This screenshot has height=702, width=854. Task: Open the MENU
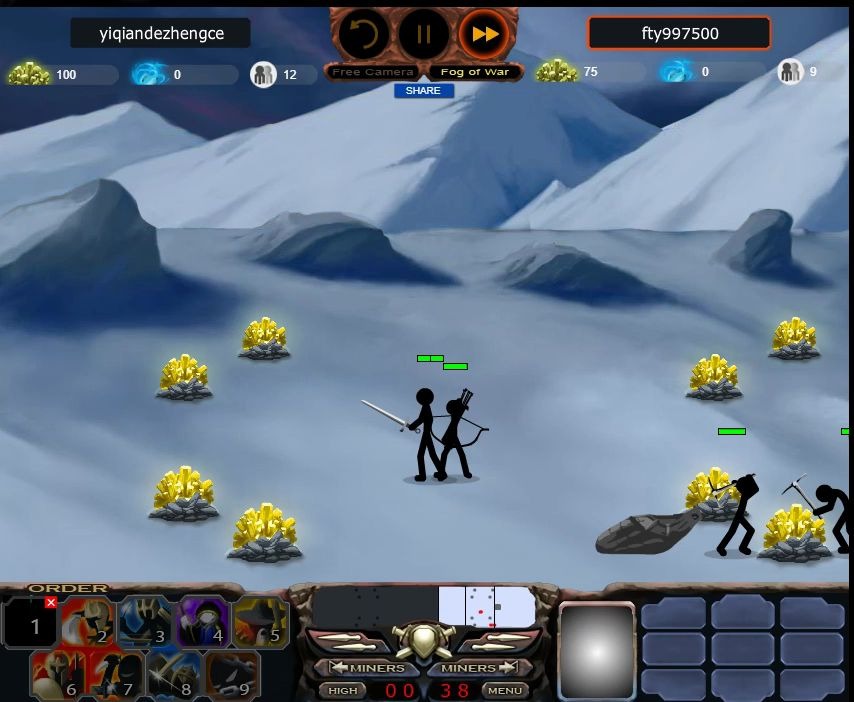pyautogui.click(x=505, y=690)
